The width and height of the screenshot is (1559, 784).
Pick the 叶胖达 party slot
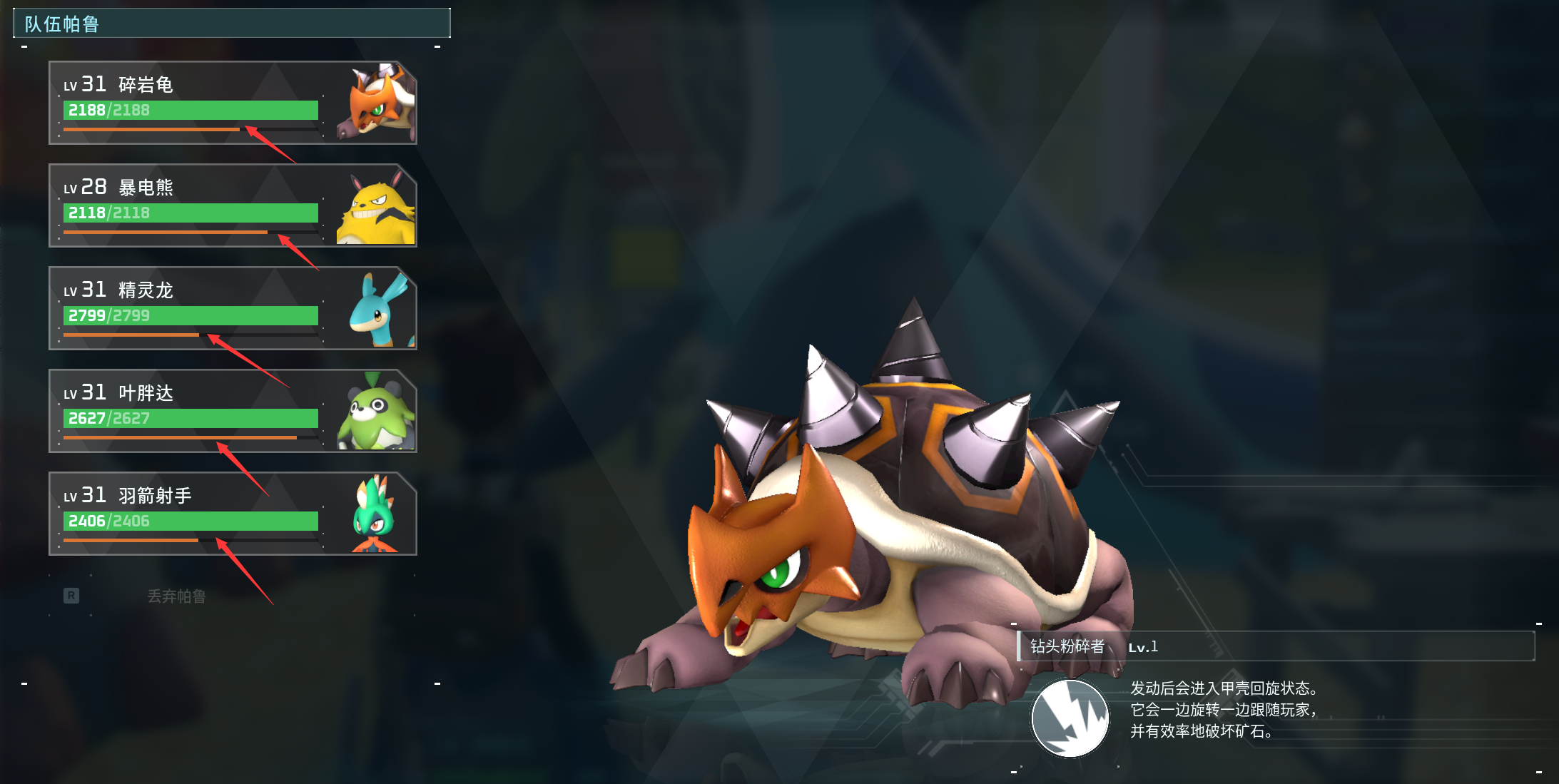[x=233, y=411]
